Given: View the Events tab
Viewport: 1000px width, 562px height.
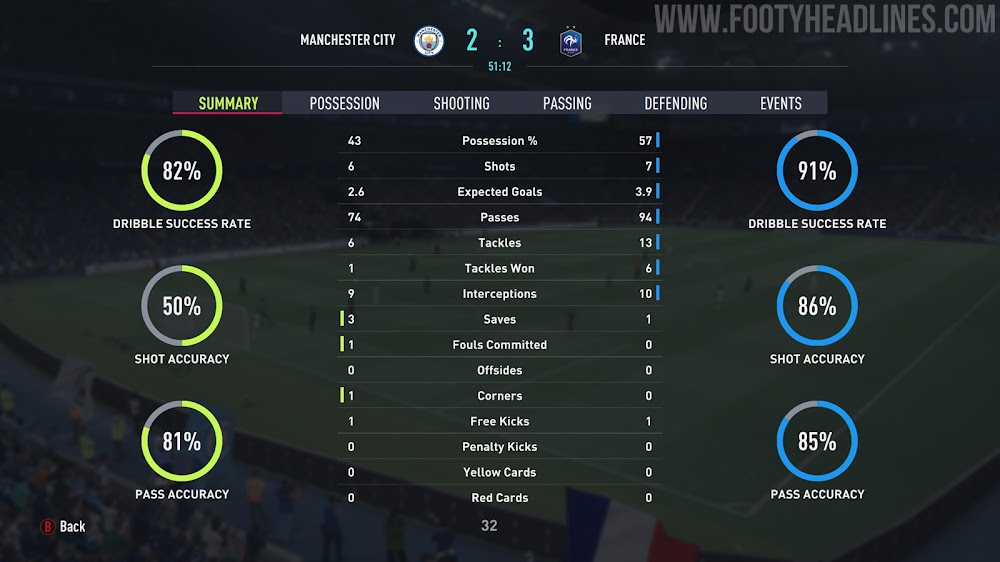Looking at the screenshot, I should [x=780, y=103].
